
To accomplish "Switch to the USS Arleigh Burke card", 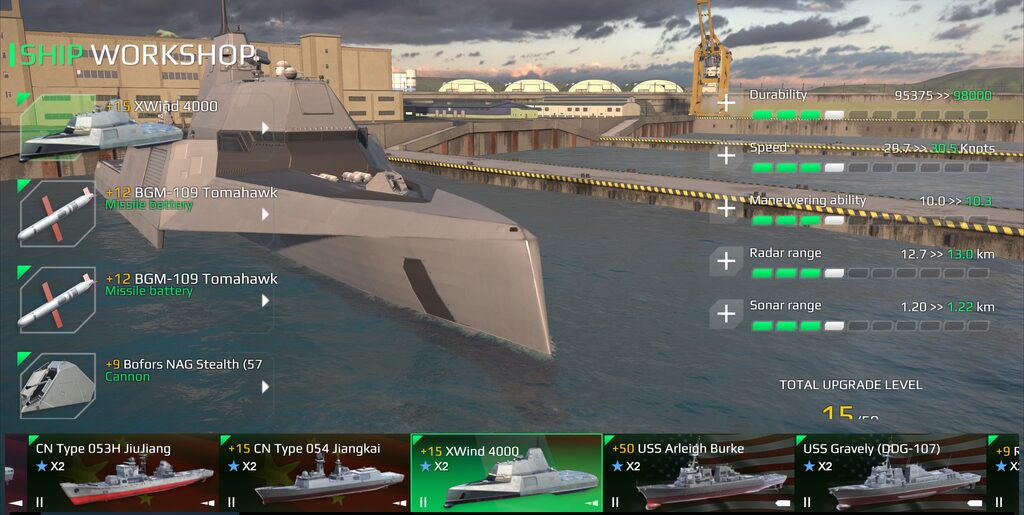I will click(698, 473).
